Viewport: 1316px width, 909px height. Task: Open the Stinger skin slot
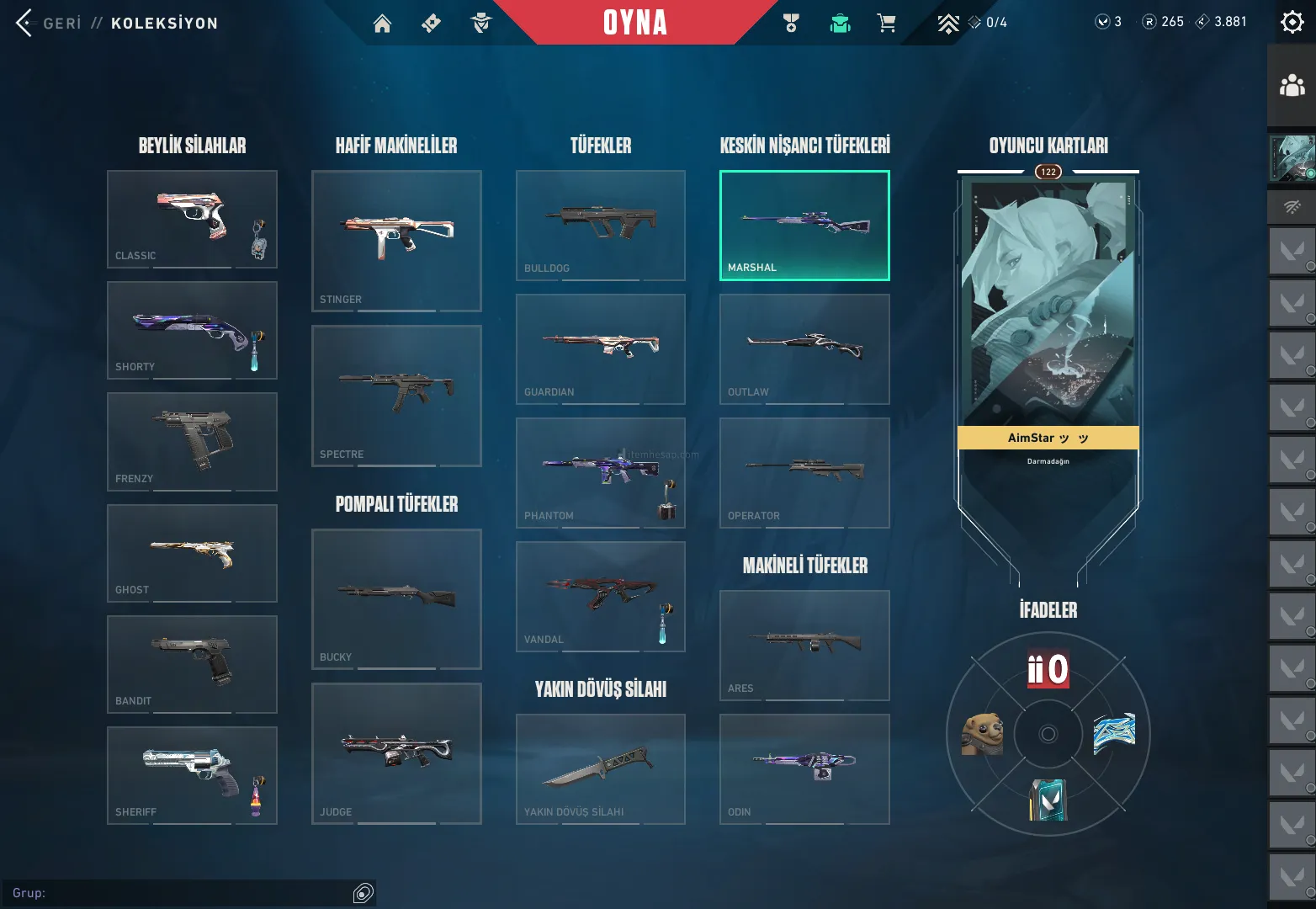(x=396, y=241)
